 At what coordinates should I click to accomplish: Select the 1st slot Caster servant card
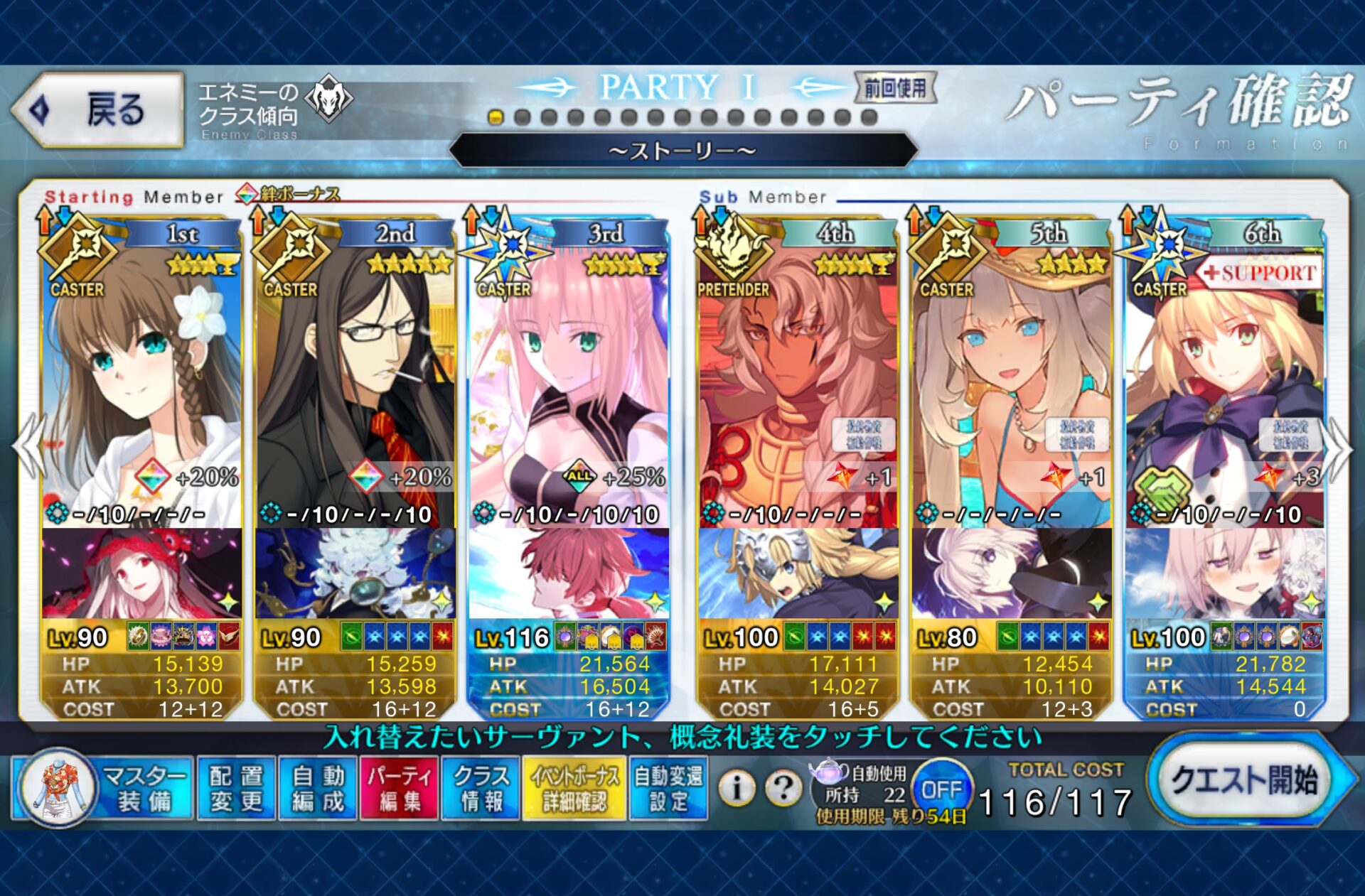point(141,384)
